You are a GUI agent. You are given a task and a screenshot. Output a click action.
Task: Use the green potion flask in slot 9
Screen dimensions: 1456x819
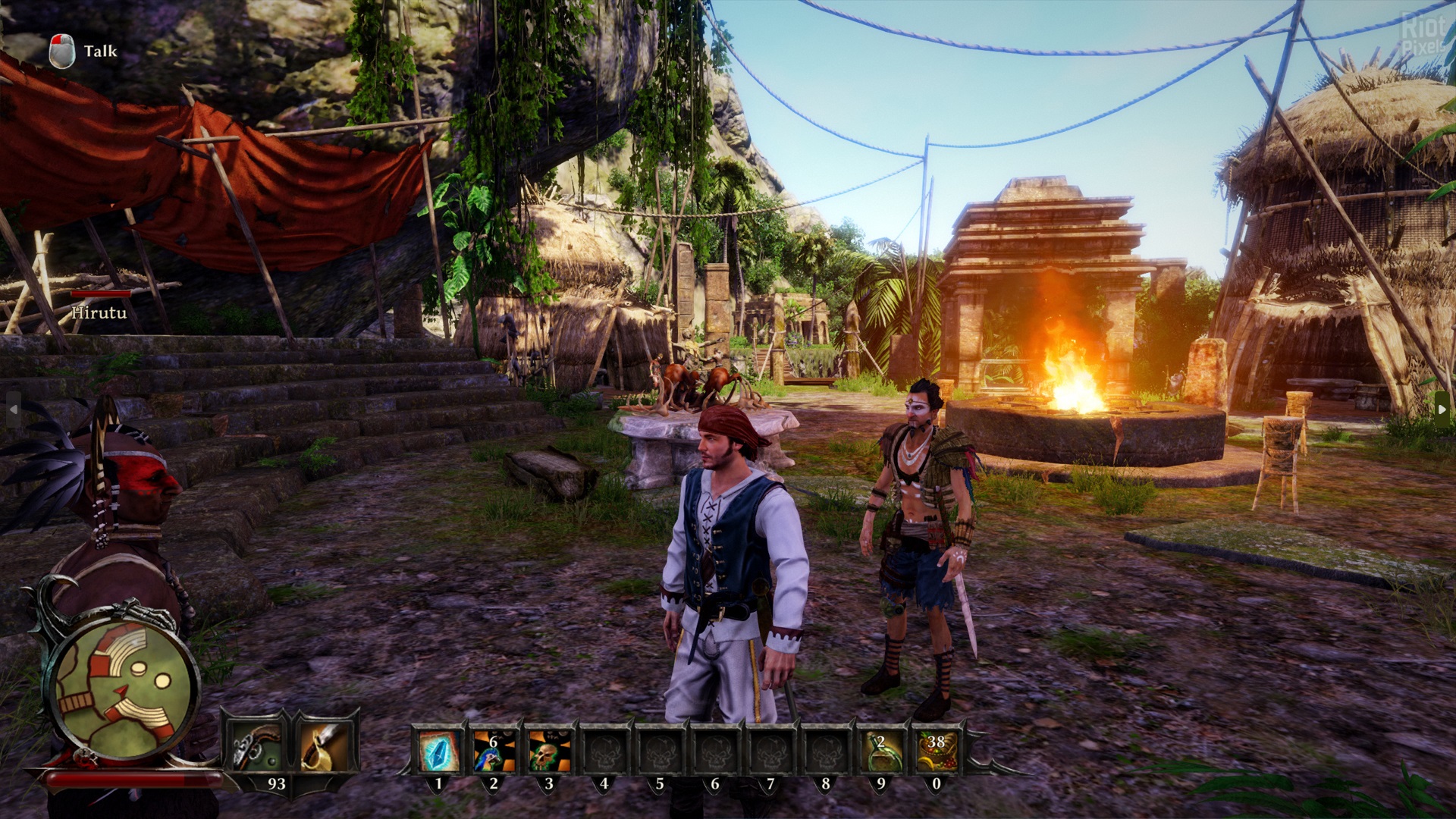tap(880, 752)
